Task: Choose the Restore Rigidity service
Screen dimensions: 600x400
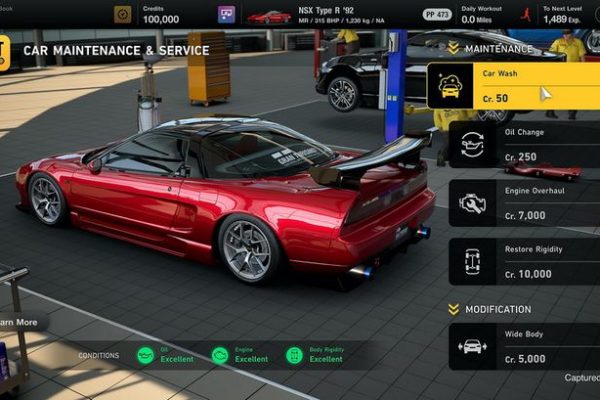Action: point(523,261)
